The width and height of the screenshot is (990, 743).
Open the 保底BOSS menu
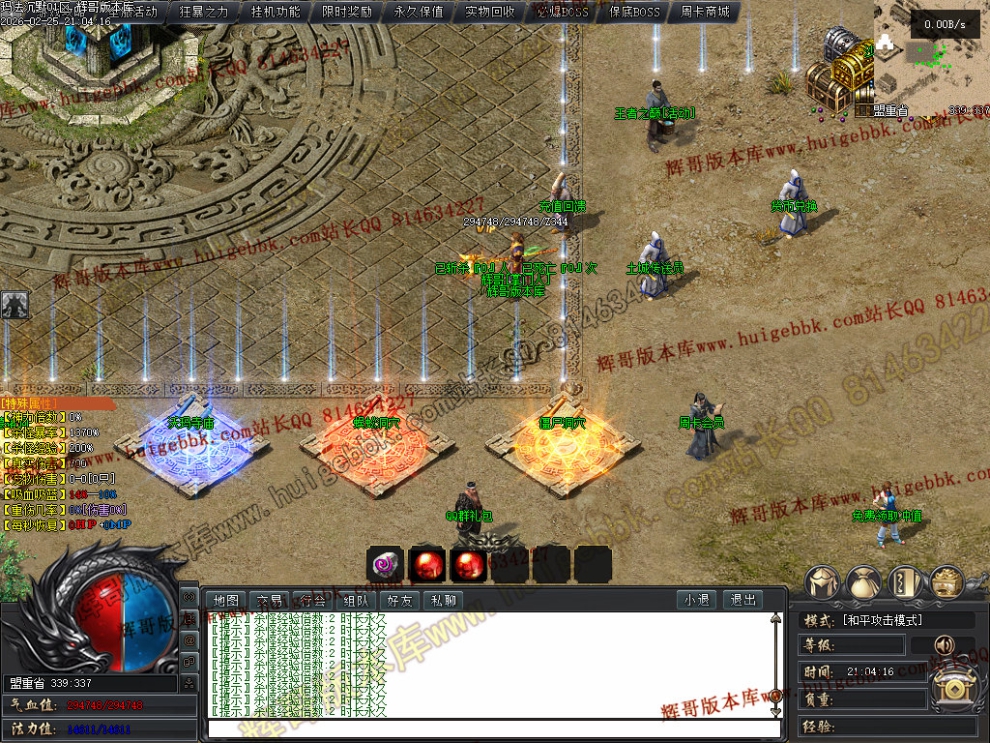pyautogui.click(x=634, y=12)
